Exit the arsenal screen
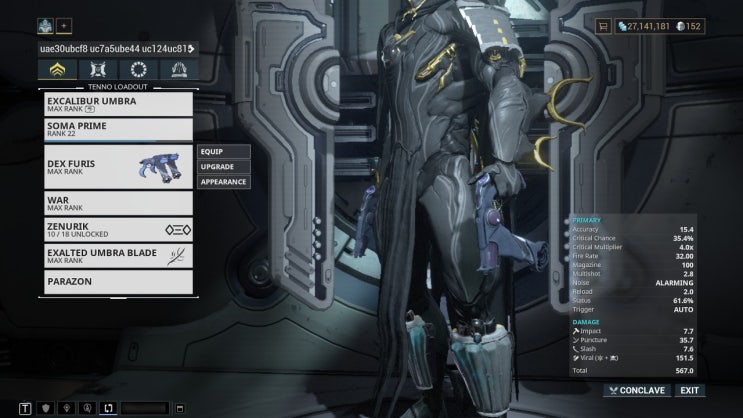 689,390
